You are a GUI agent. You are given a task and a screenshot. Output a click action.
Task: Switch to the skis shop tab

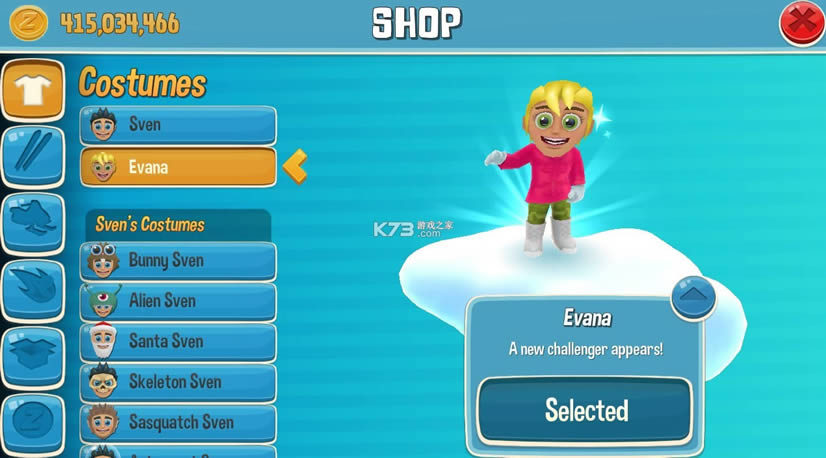pos(32,155)
